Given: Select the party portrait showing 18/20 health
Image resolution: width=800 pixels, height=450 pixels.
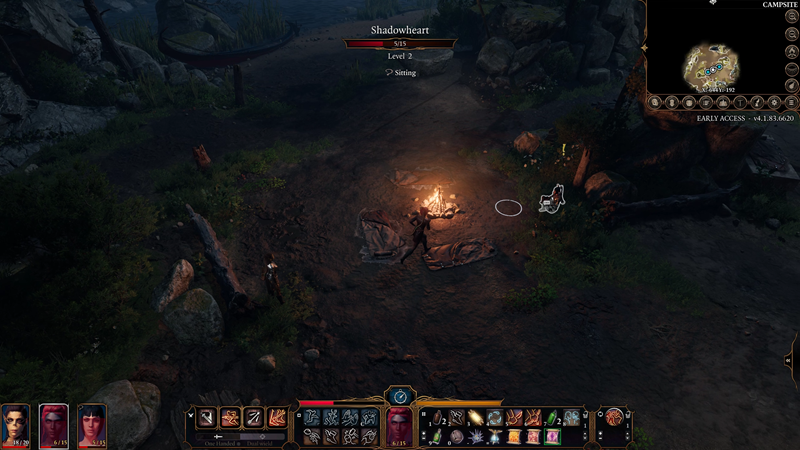Looking at the screenshot, I should coord(16,424).
